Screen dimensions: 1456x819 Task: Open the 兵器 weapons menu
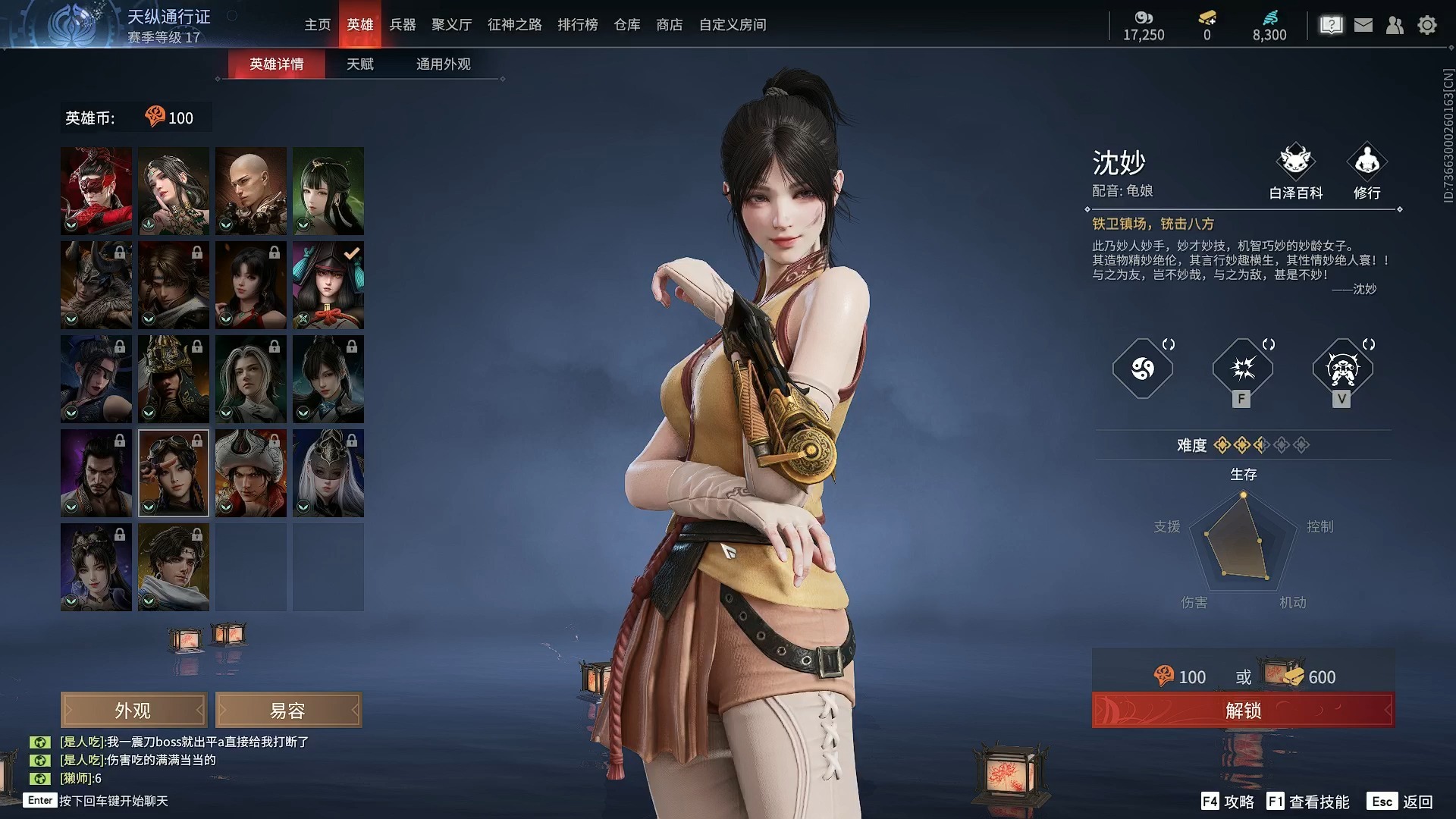point(403,25)
